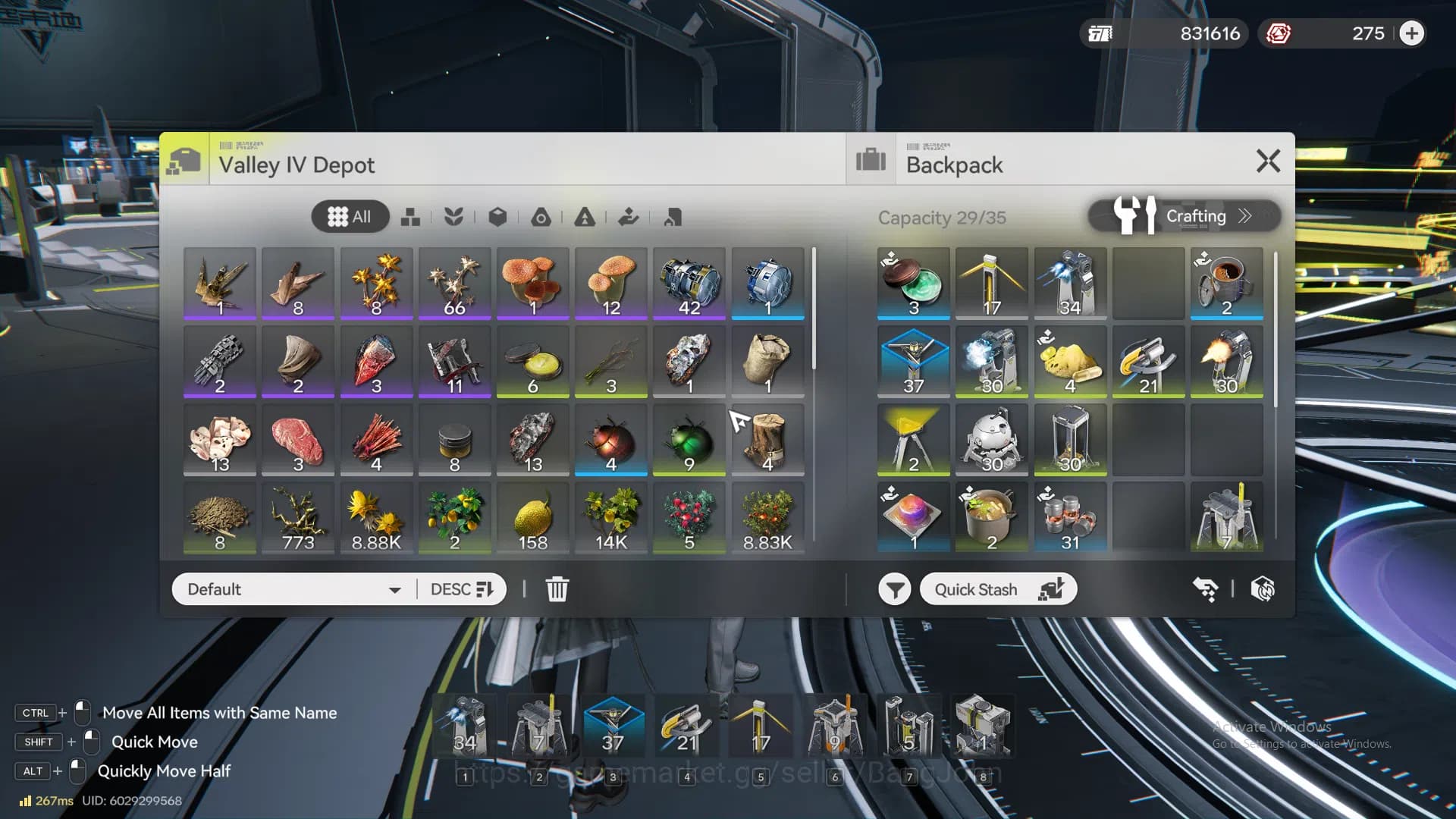Select the raw meat steak slot

click(x=298, y=440)
